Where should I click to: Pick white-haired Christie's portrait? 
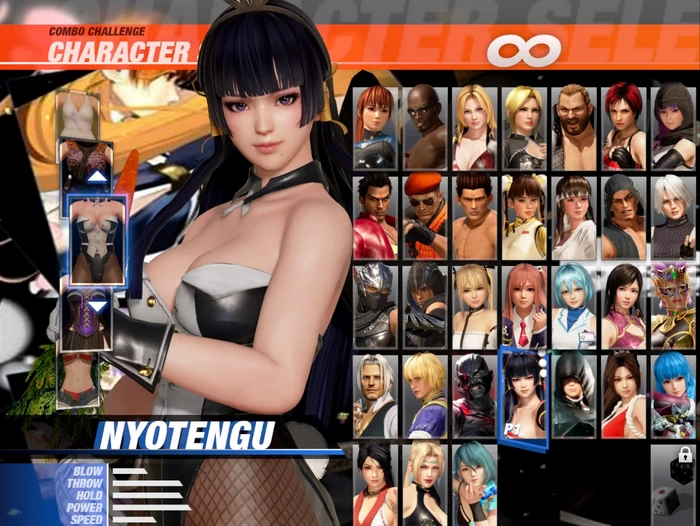tap(672, 216)
